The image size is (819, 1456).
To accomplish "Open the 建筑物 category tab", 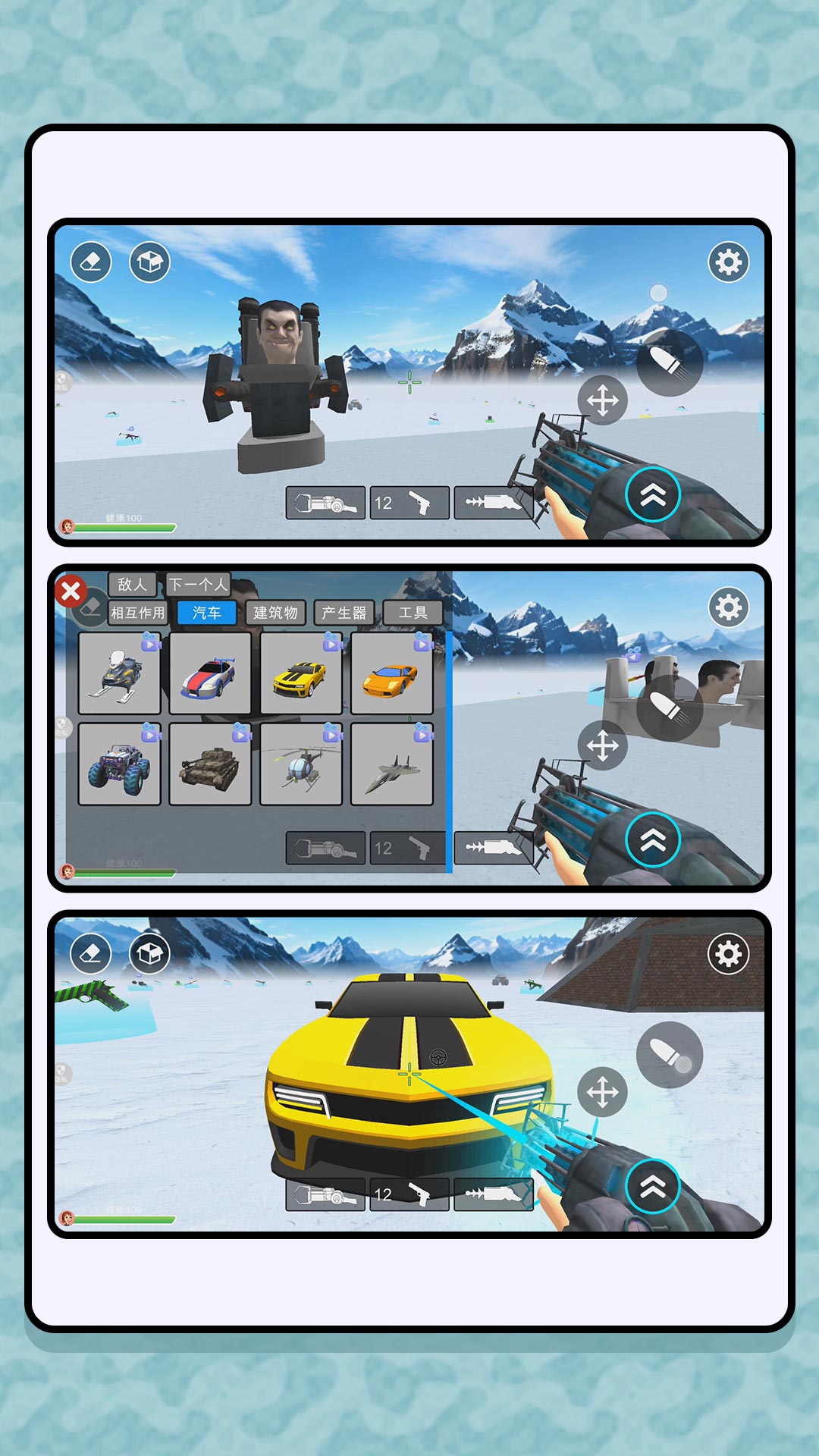I will click(275, 613).
